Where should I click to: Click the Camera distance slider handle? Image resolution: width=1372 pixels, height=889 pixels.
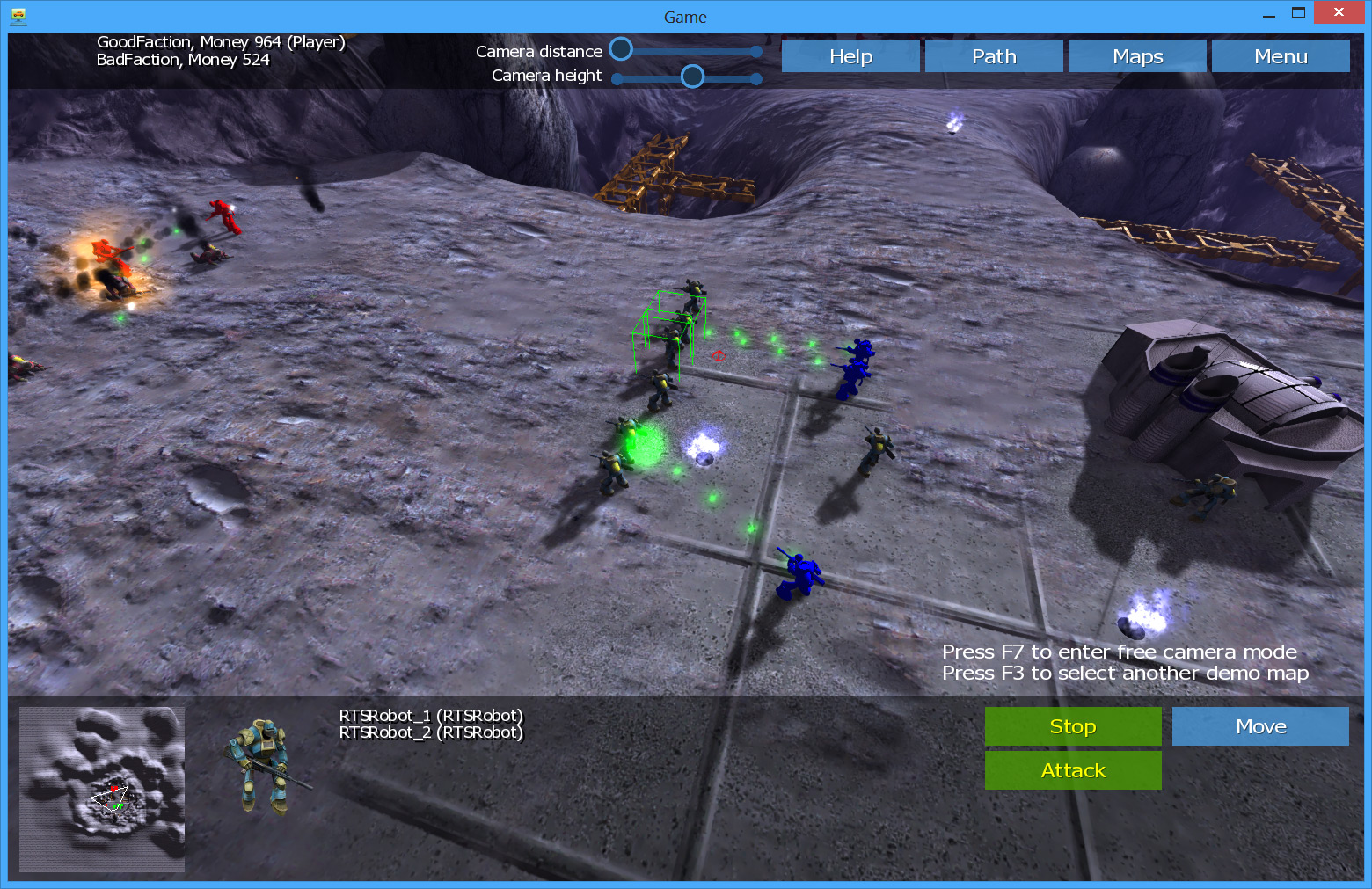(621, 49)
